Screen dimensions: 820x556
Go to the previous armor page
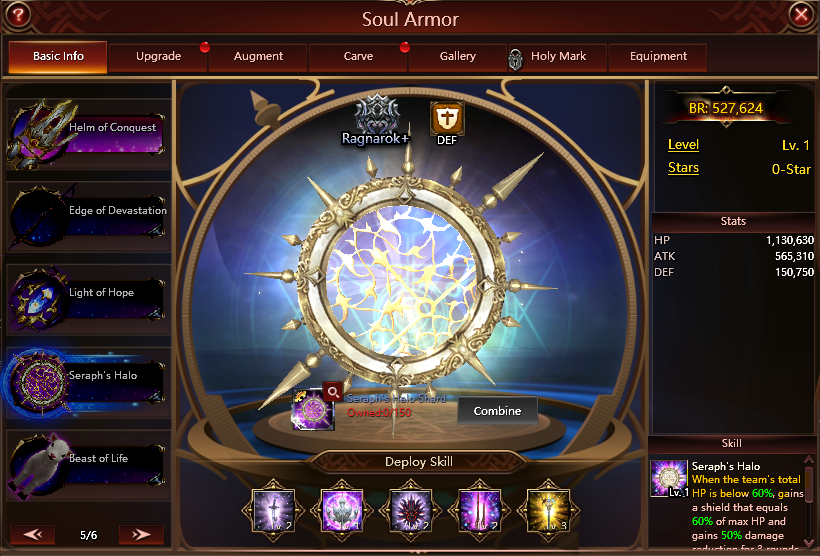click(x=32, y=535)
